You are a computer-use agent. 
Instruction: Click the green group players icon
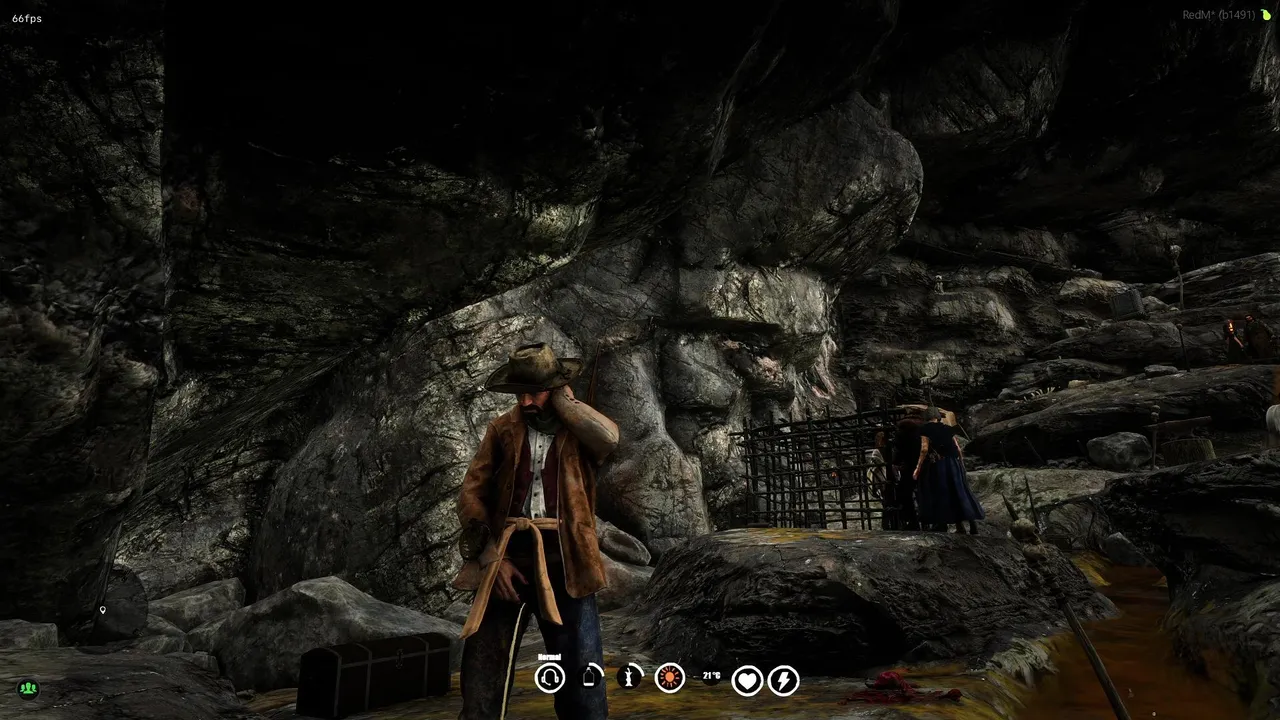pyautogui.click(x=28, y=688)
